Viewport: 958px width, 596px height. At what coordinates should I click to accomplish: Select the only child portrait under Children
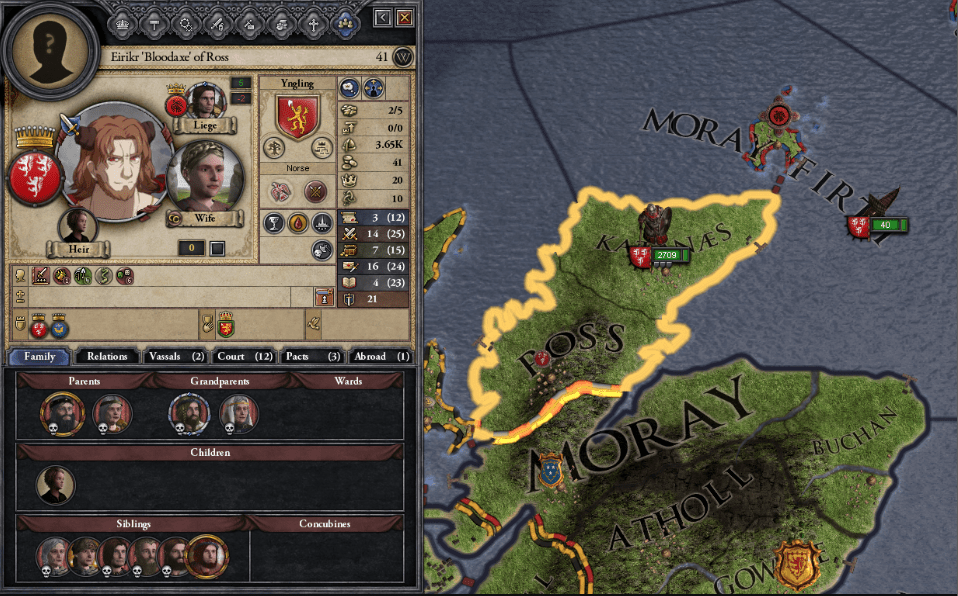coord(55,484)
